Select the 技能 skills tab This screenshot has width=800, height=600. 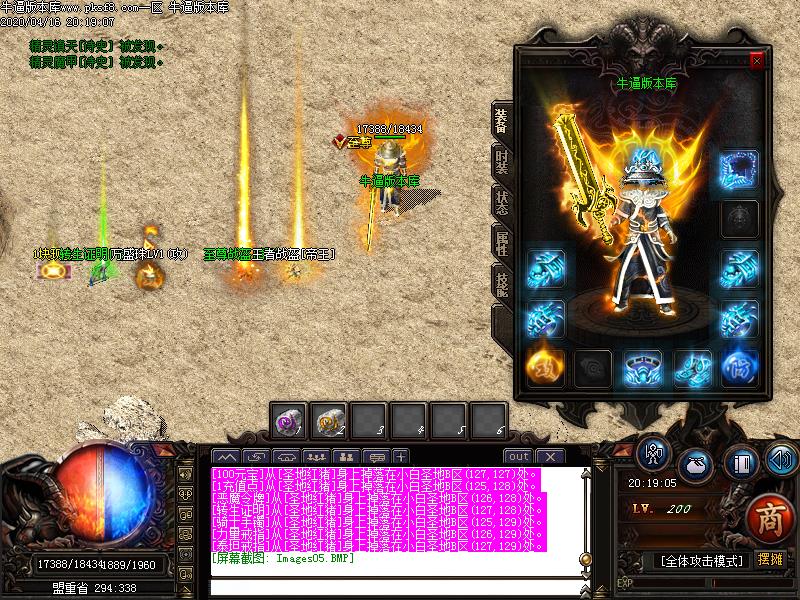click(x=501, y=283)
